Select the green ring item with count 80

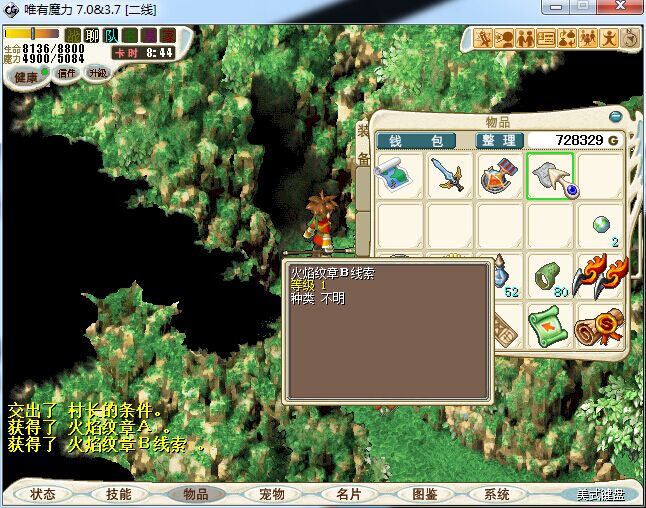click(x=549, y=276)
